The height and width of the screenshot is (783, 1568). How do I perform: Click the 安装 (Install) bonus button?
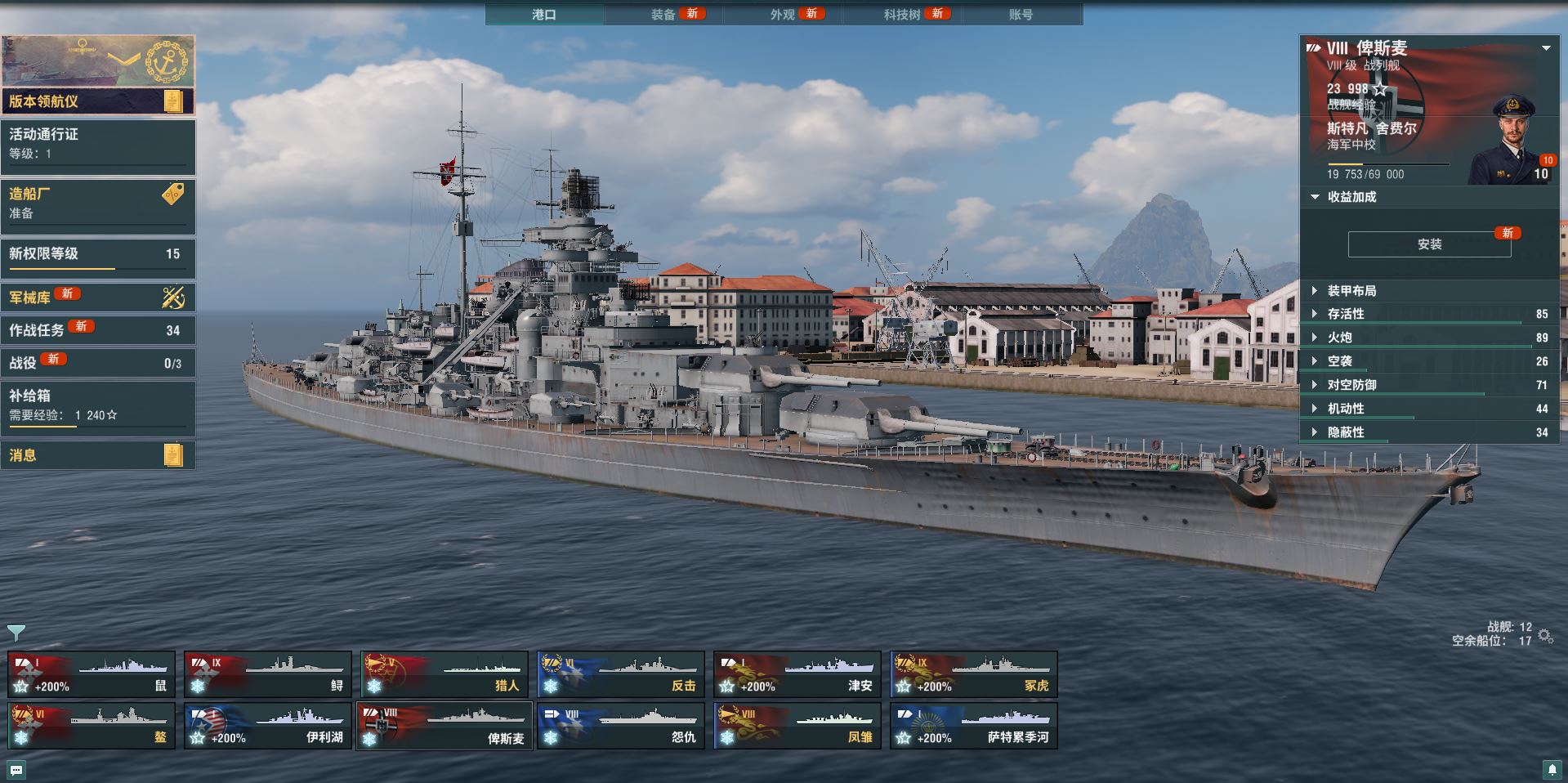1429,244
